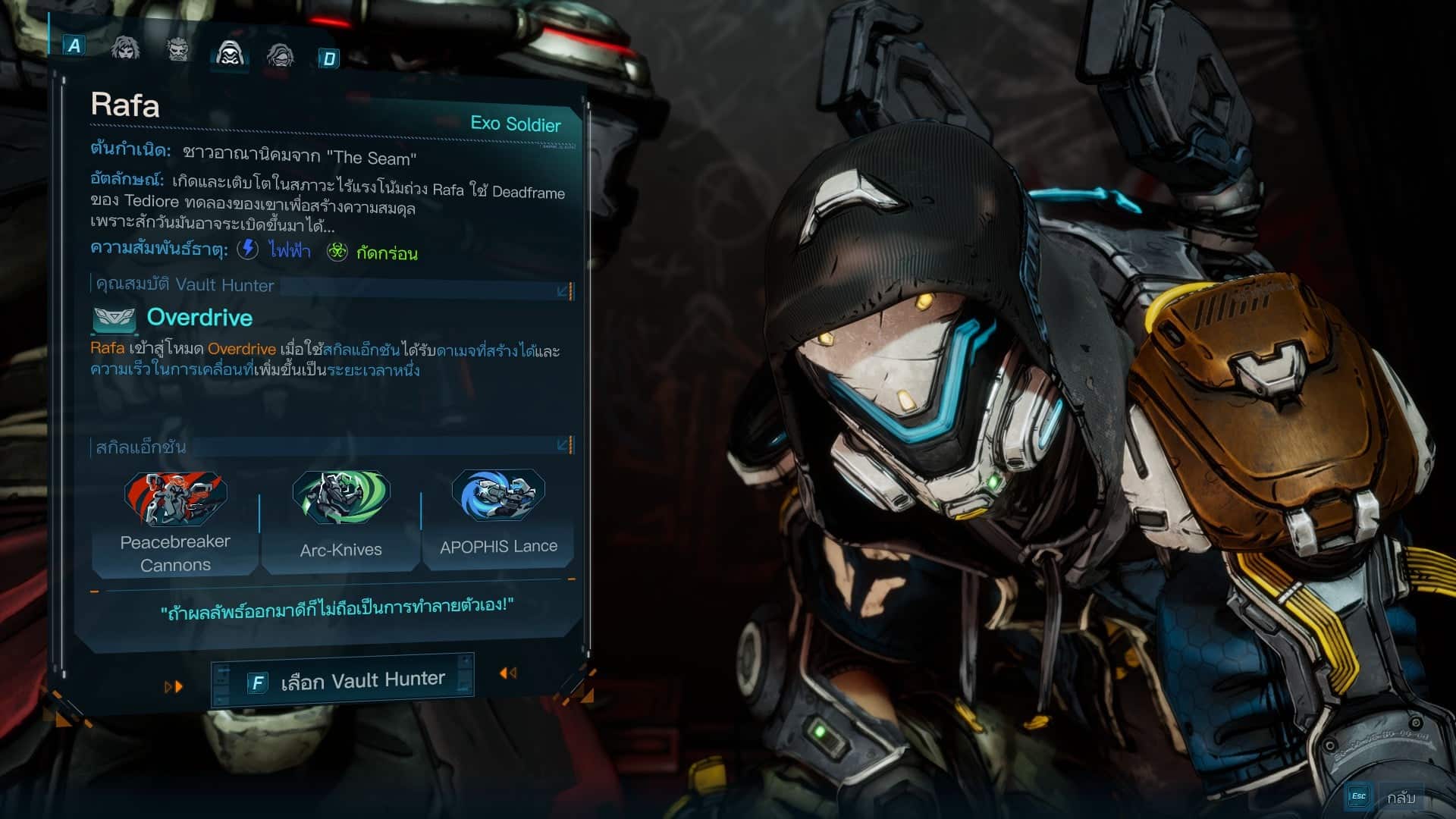This screenshot has height=819, width=1456.
Task: Collapse the คุณสมบัติ Vault Hunter section arrow
Action: (x=563, y=291)
